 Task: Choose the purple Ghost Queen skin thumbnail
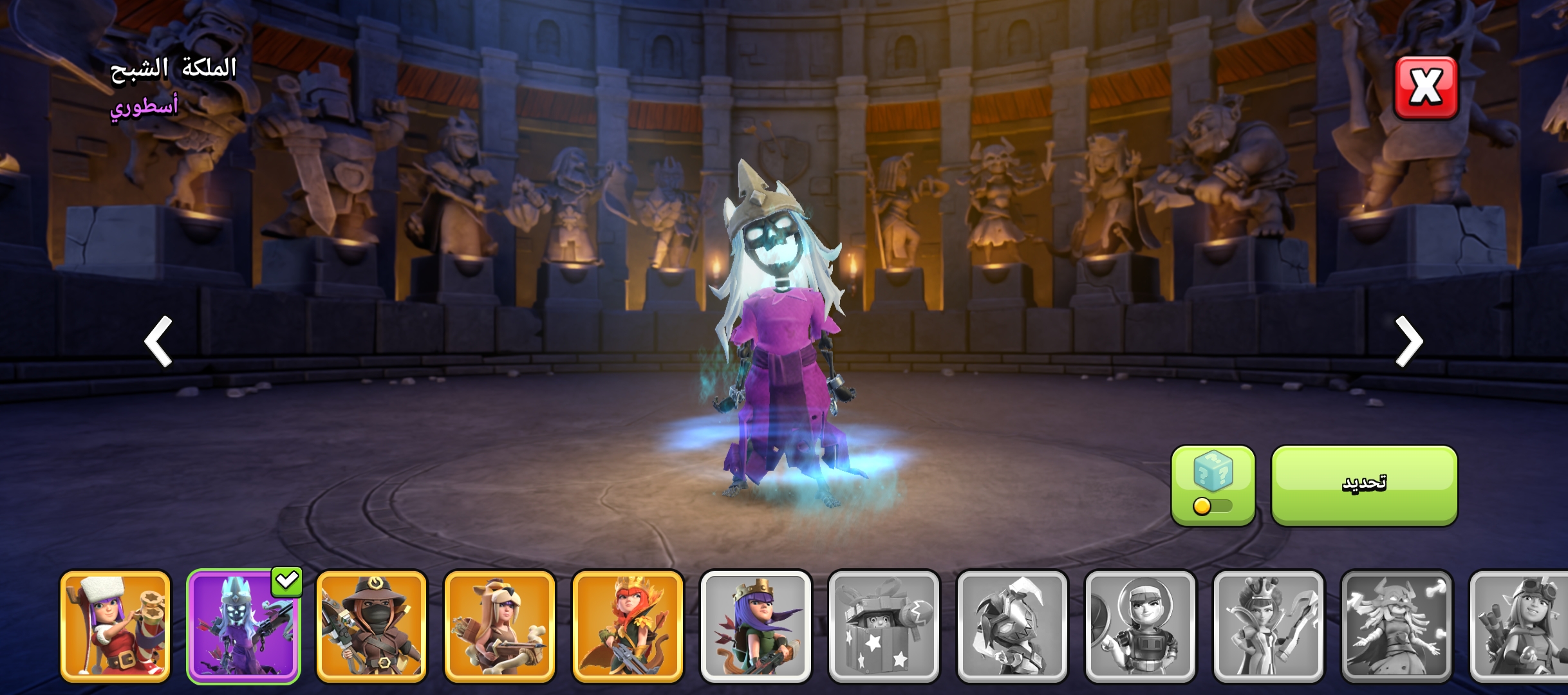(x=243, y=626)
